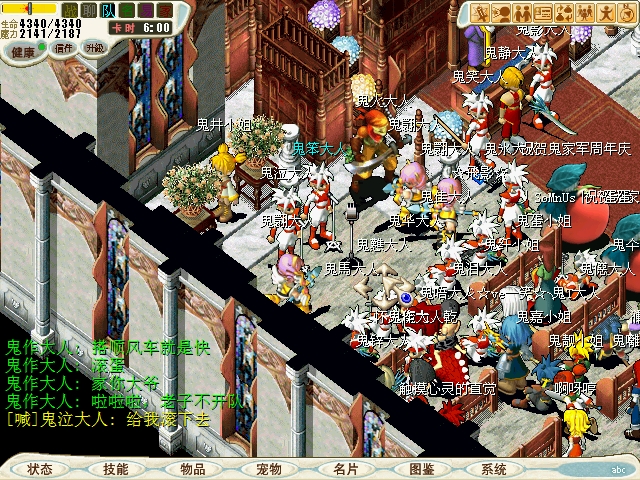The image size is (640, 480).
Task: Open the 物品 items menu
Action: tap(193, 469)
